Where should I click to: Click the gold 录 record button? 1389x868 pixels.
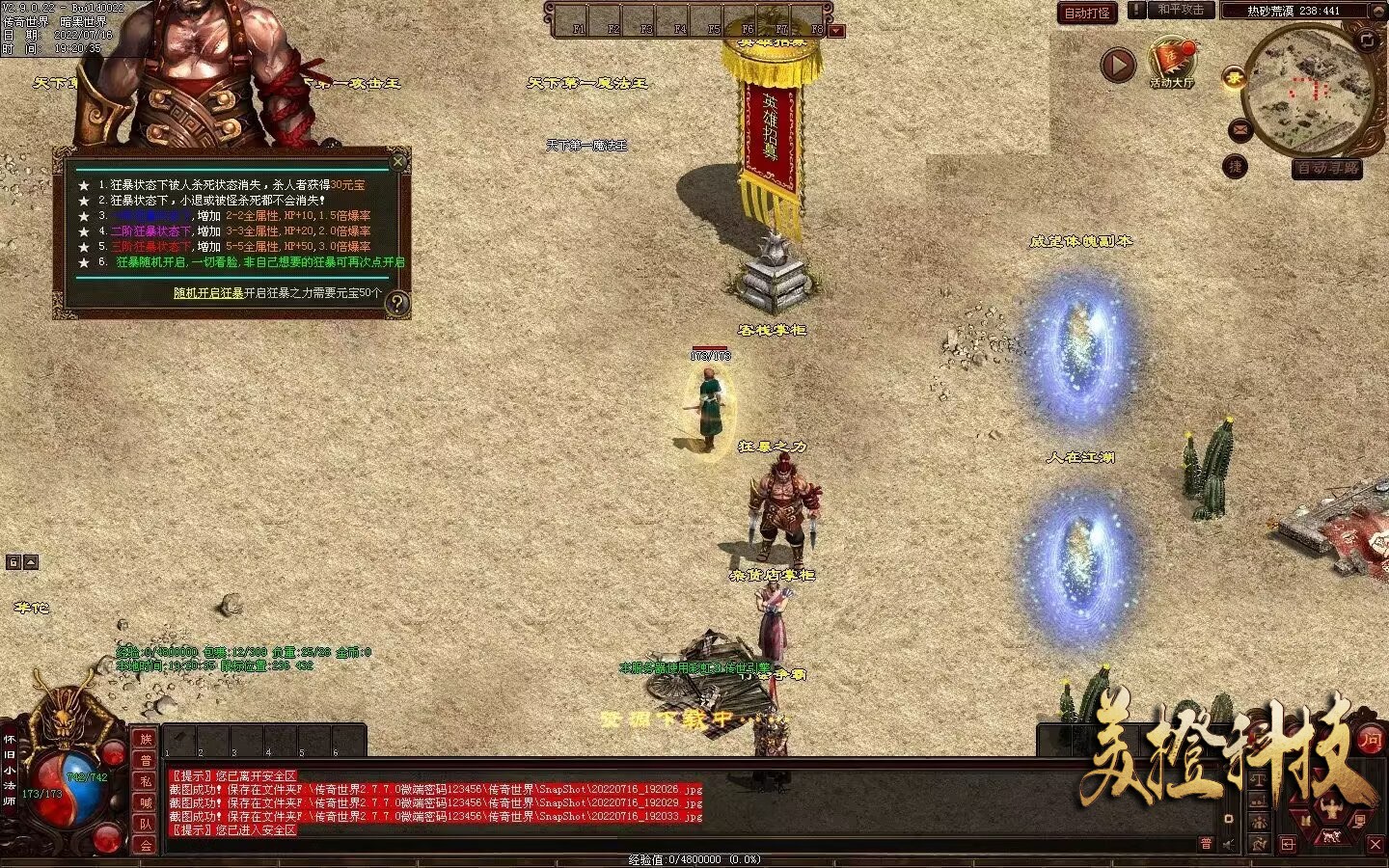[1234, 79]
